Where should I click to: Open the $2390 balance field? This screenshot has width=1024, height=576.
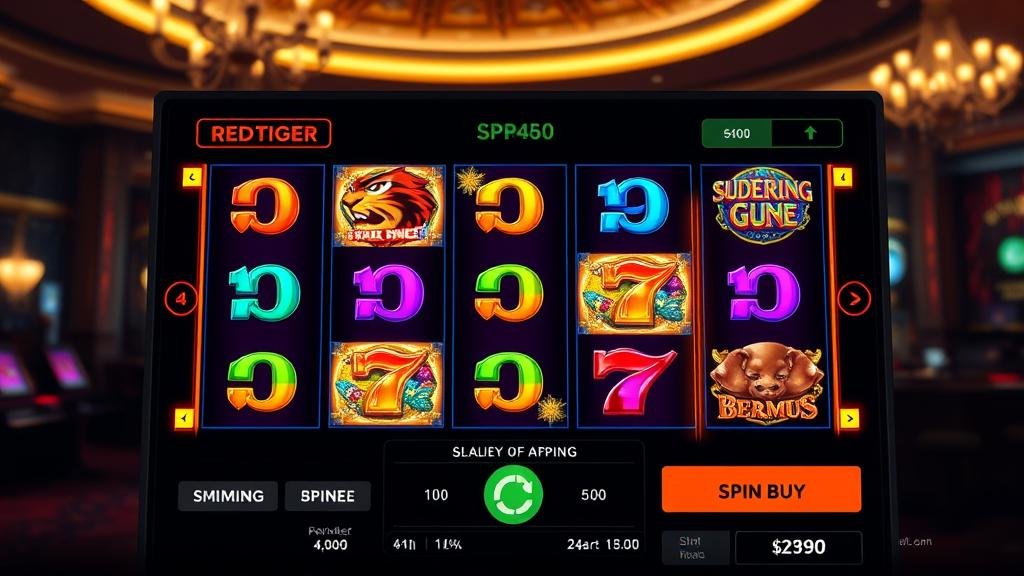click(x=798, y=547)
